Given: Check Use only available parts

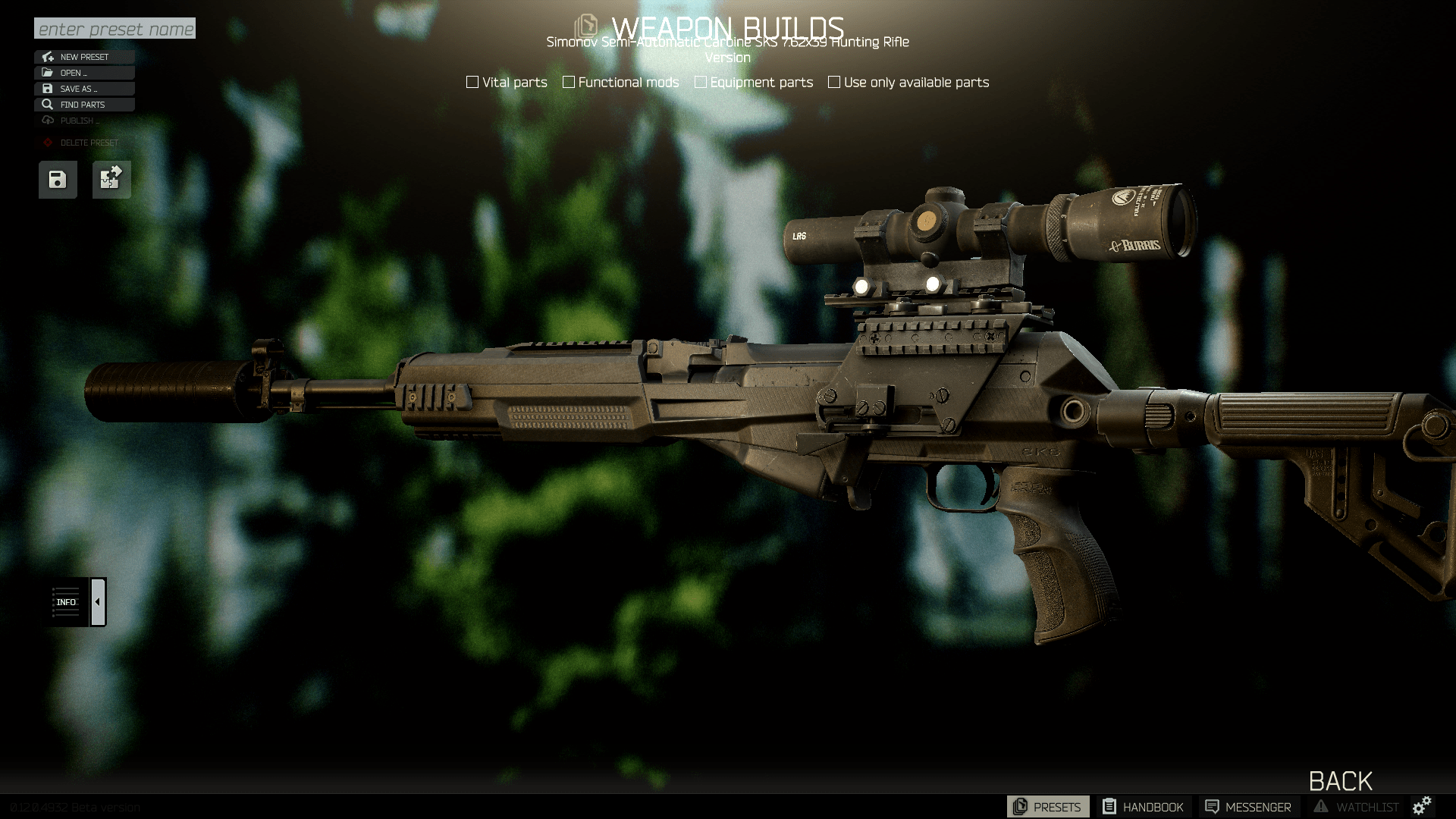Looking at the screenshot, I should (834, 82).
